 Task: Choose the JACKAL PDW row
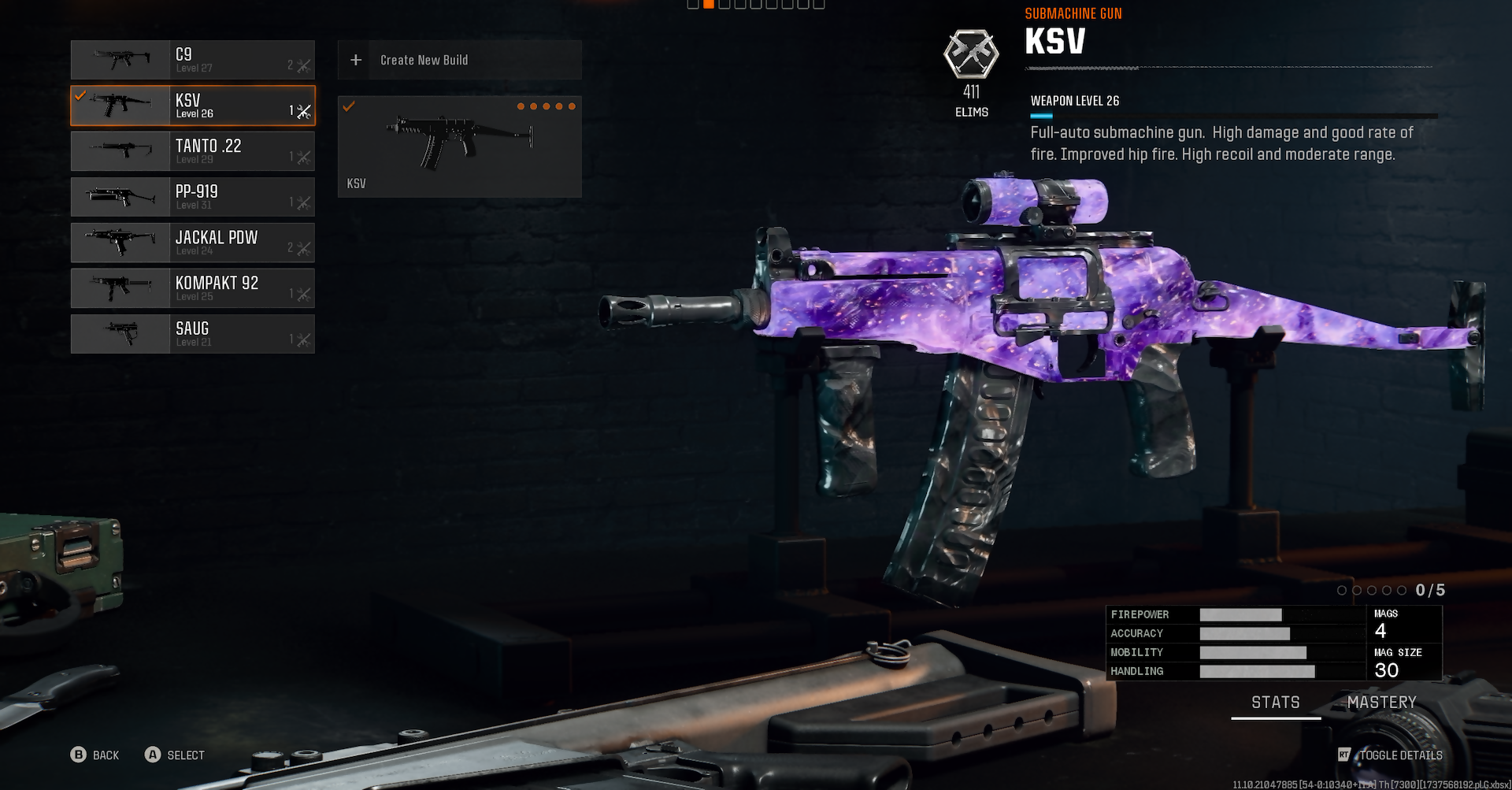pos(193,243)
